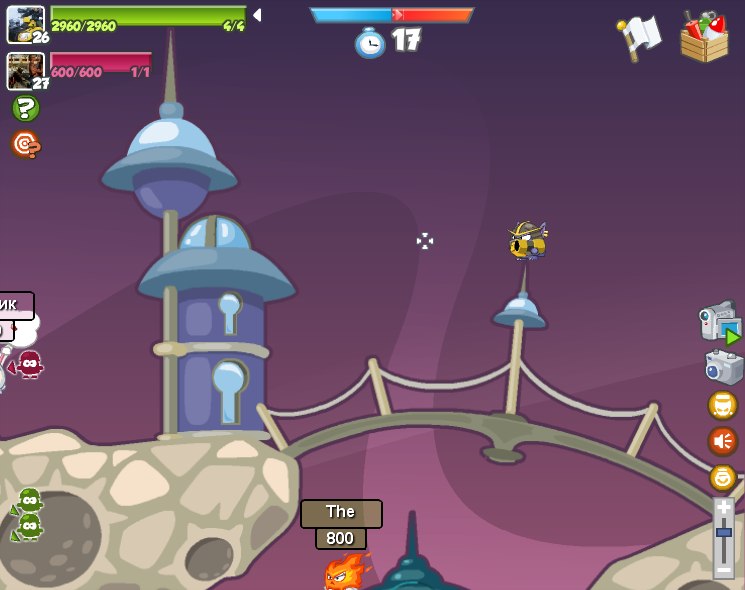Take a screenshot with the photo camera icon
The width and height of the screenshot is (745, 590).
click(x=723, y=367)
